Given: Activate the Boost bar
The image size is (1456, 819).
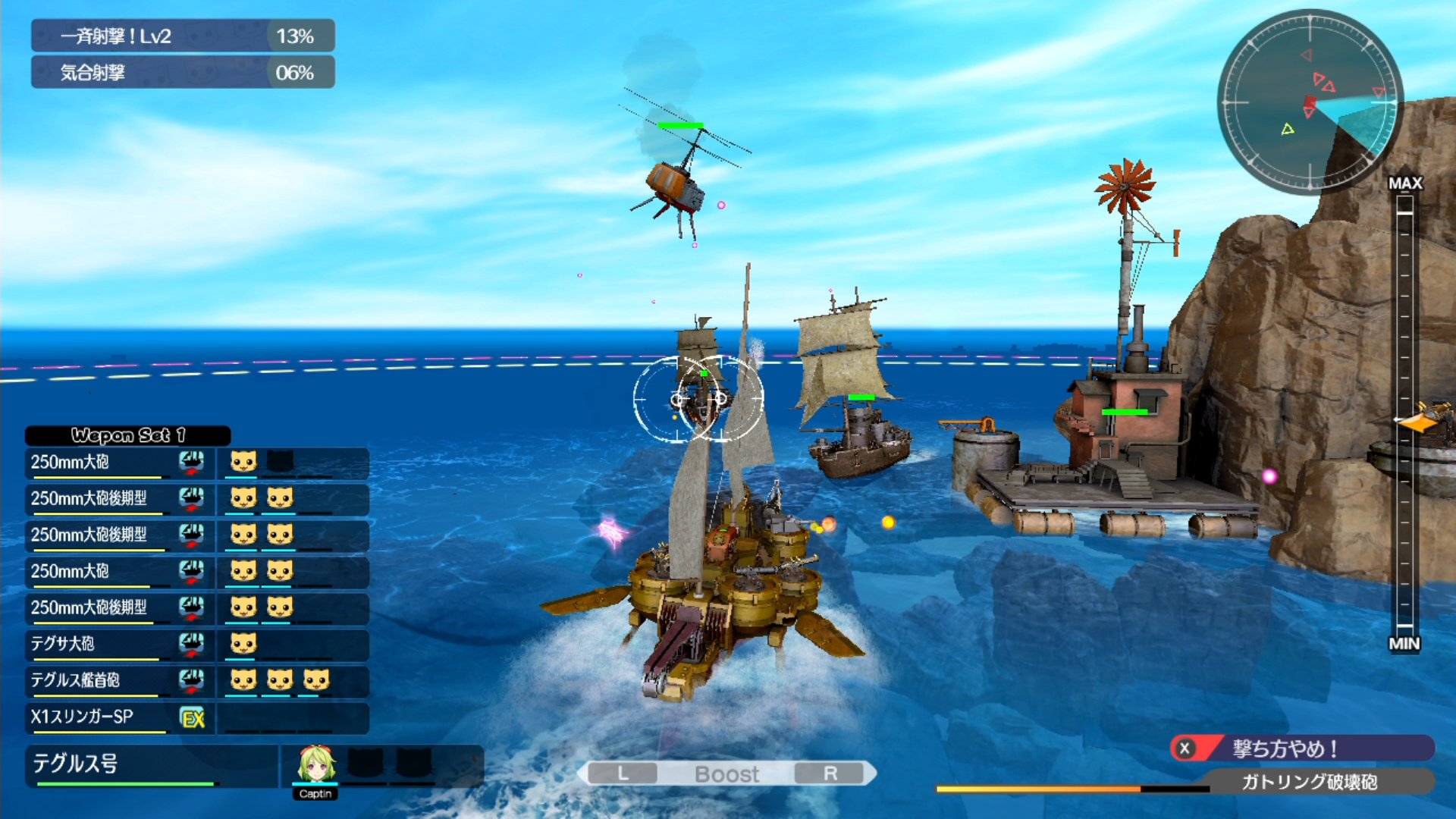Looking at the screenshot, I should tap(726, 773).
